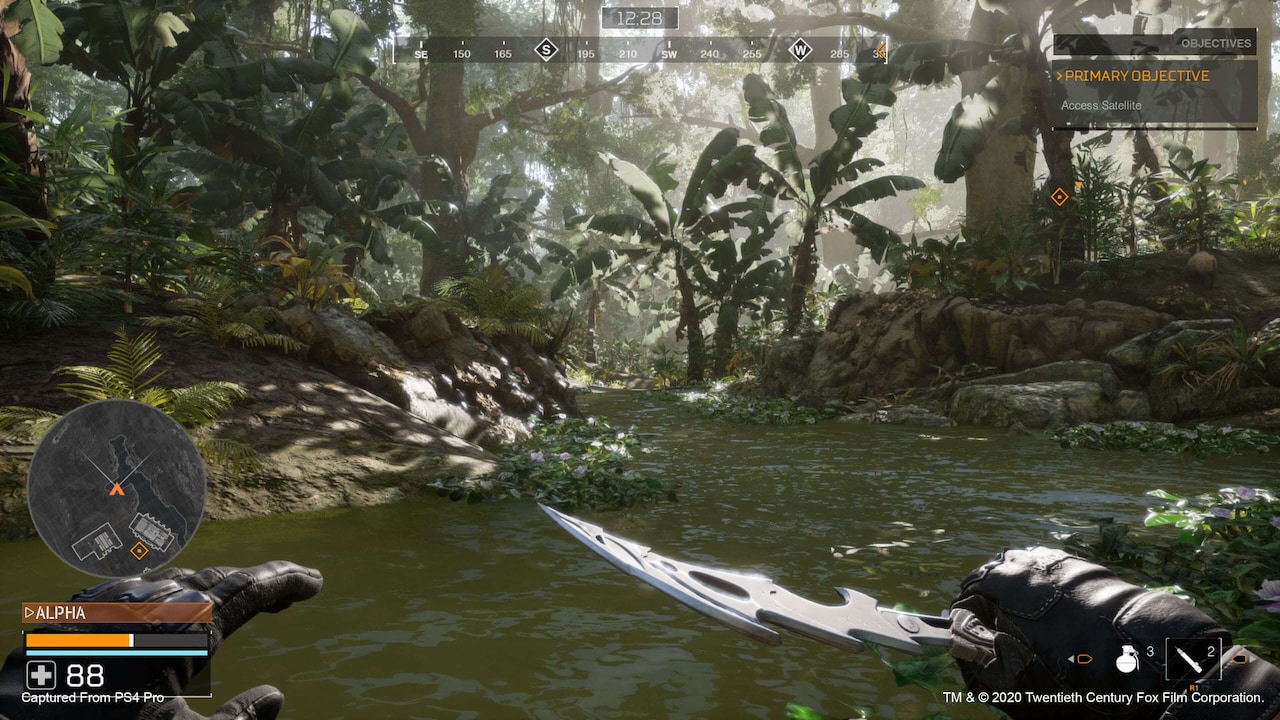Screen dimensions: 1280x720
Task: Open the circular minimap
Action: pyautogui.click(x=116, y=488)
